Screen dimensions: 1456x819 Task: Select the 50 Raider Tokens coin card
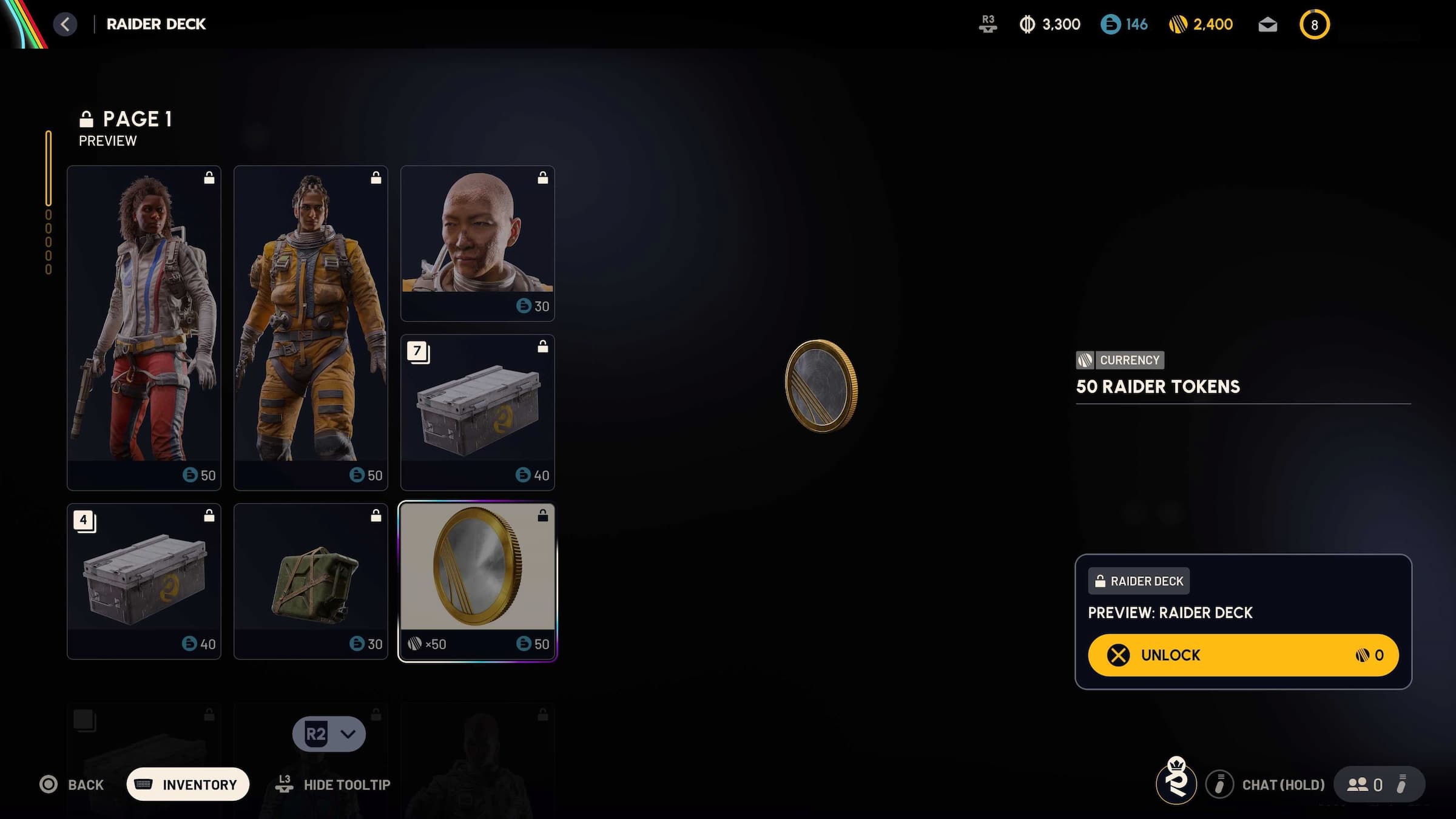(477, 581)
